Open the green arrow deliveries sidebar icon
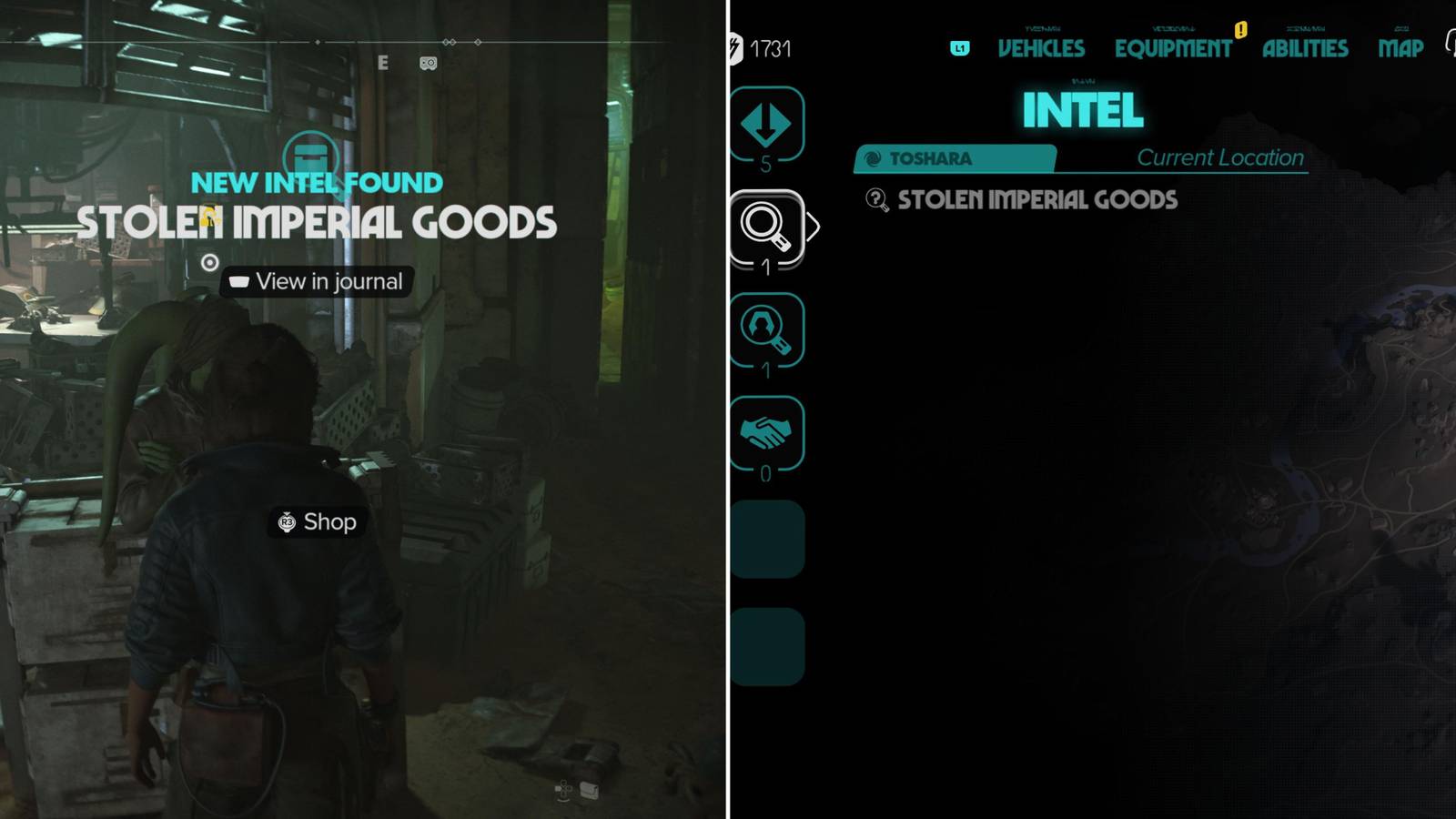The image size is (1456, 819). pyautogui.click(x=767, y=125)
